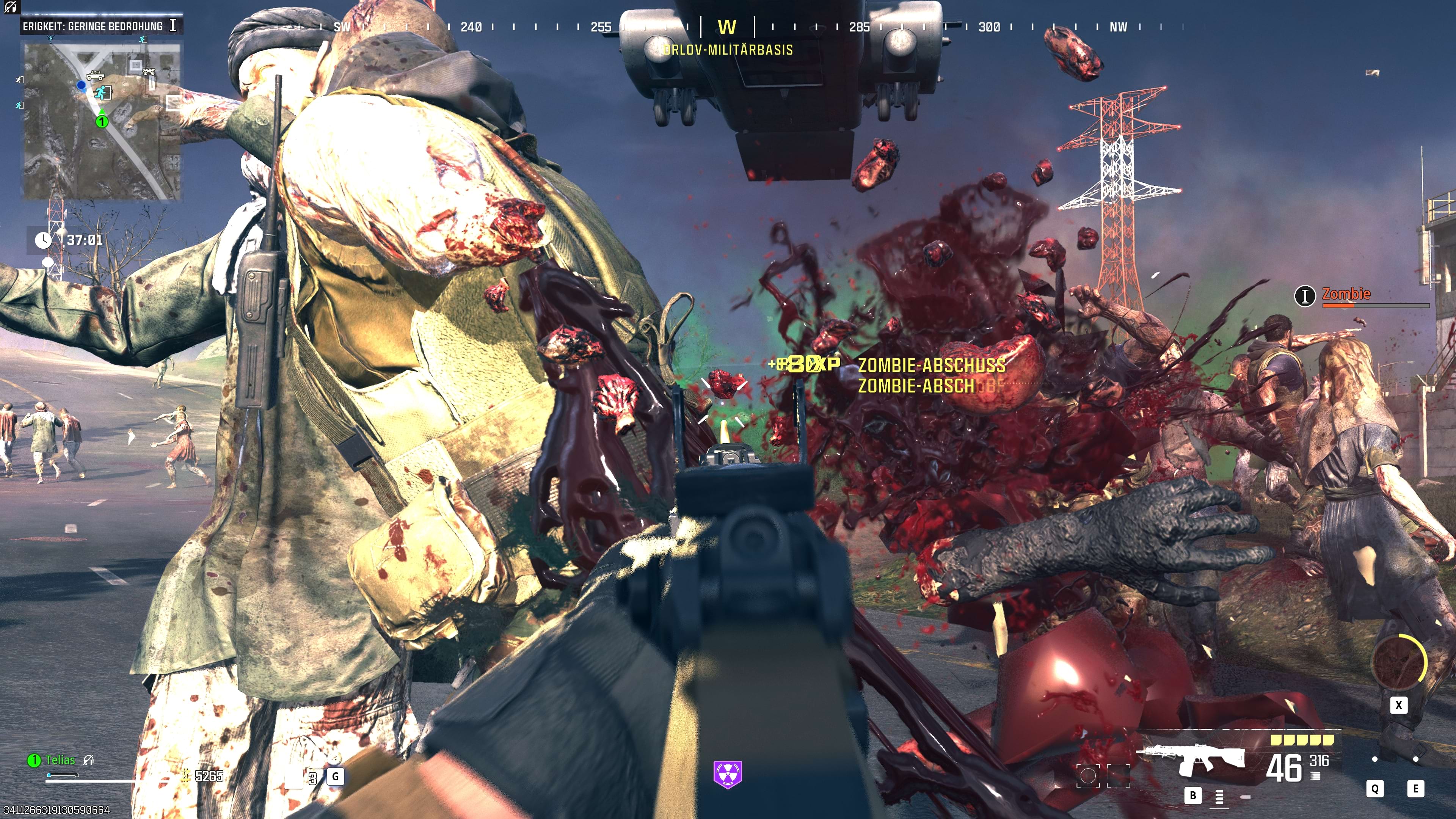Select the purple radiation shield icon
The image size is (1456, 819).
point(728,774)
